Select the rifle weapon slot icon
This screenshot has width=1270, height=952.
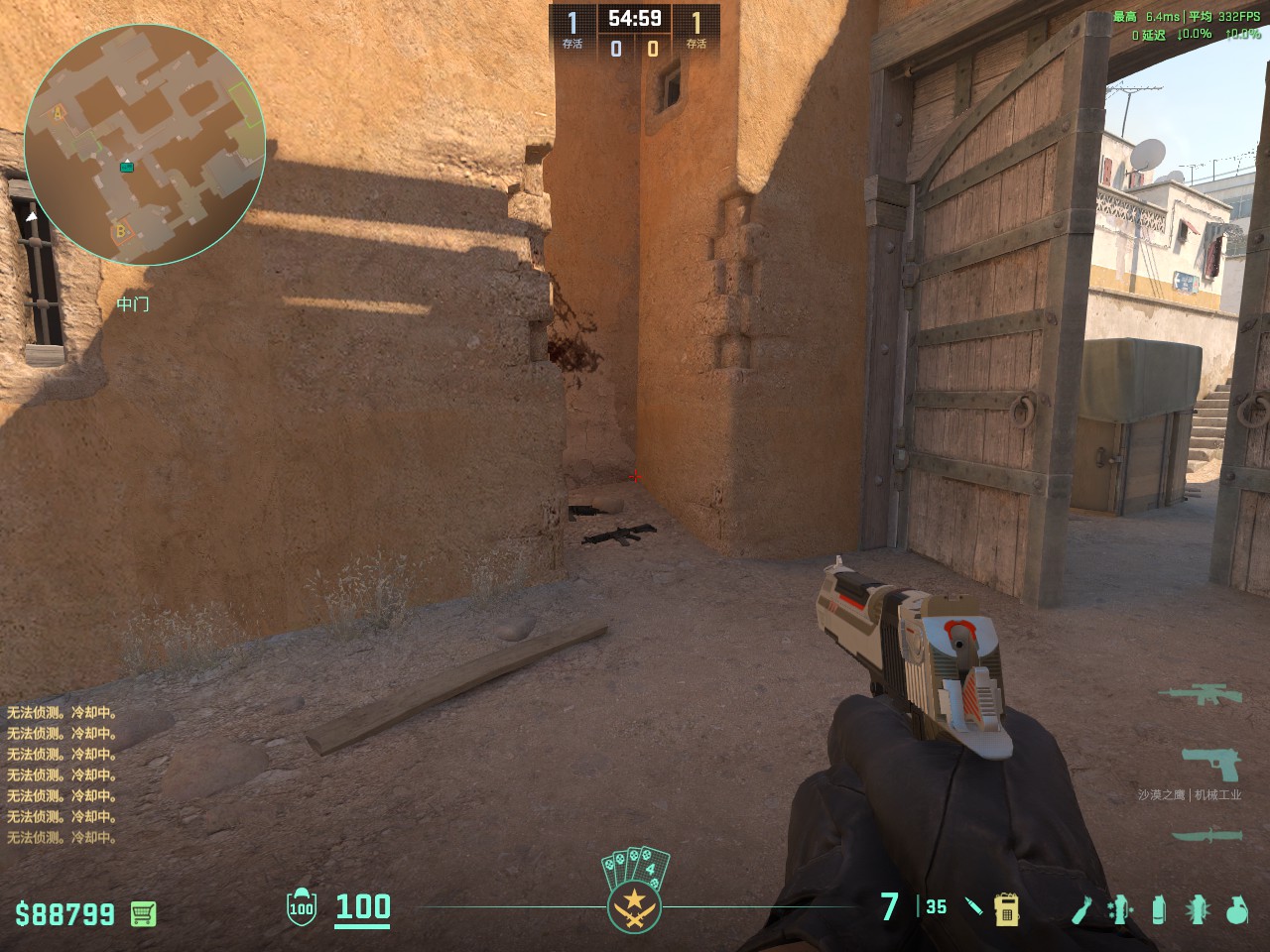[1205, 693]
